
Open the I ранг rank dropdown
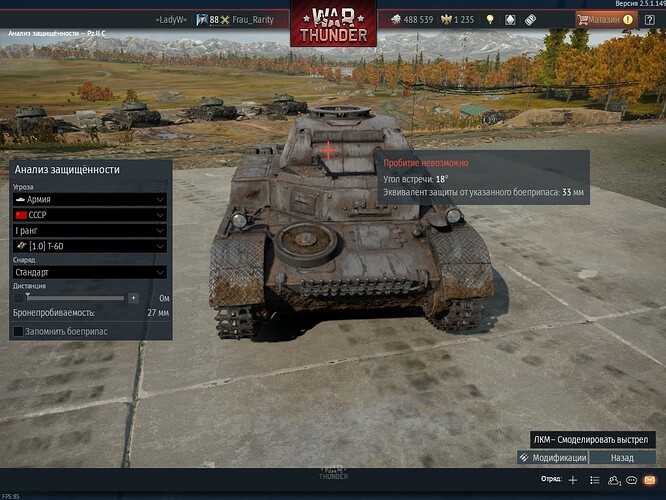(89, 230)
